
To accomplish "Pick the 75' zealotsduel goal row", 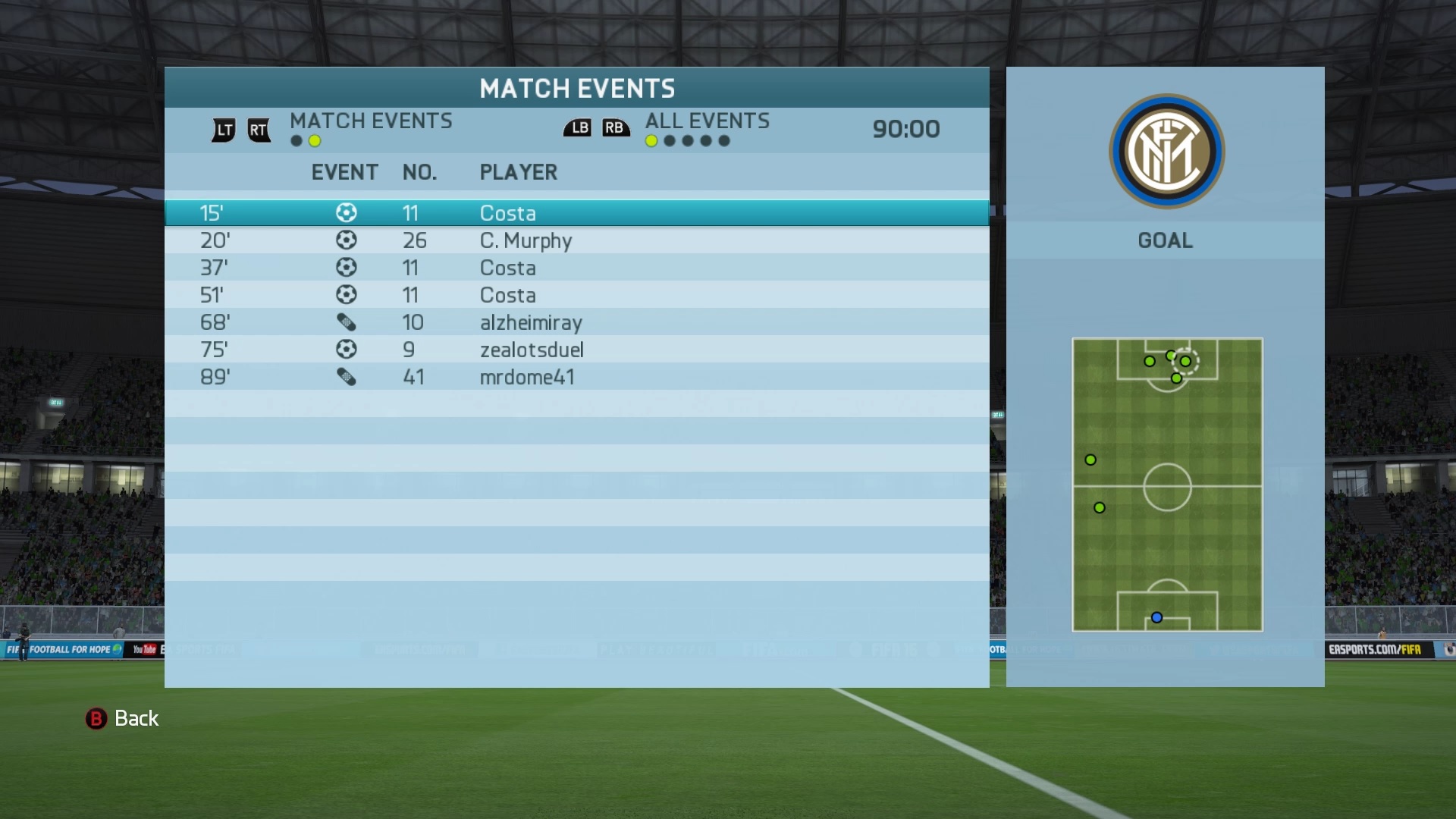I will pyautogui.click(x=576, y=350).
